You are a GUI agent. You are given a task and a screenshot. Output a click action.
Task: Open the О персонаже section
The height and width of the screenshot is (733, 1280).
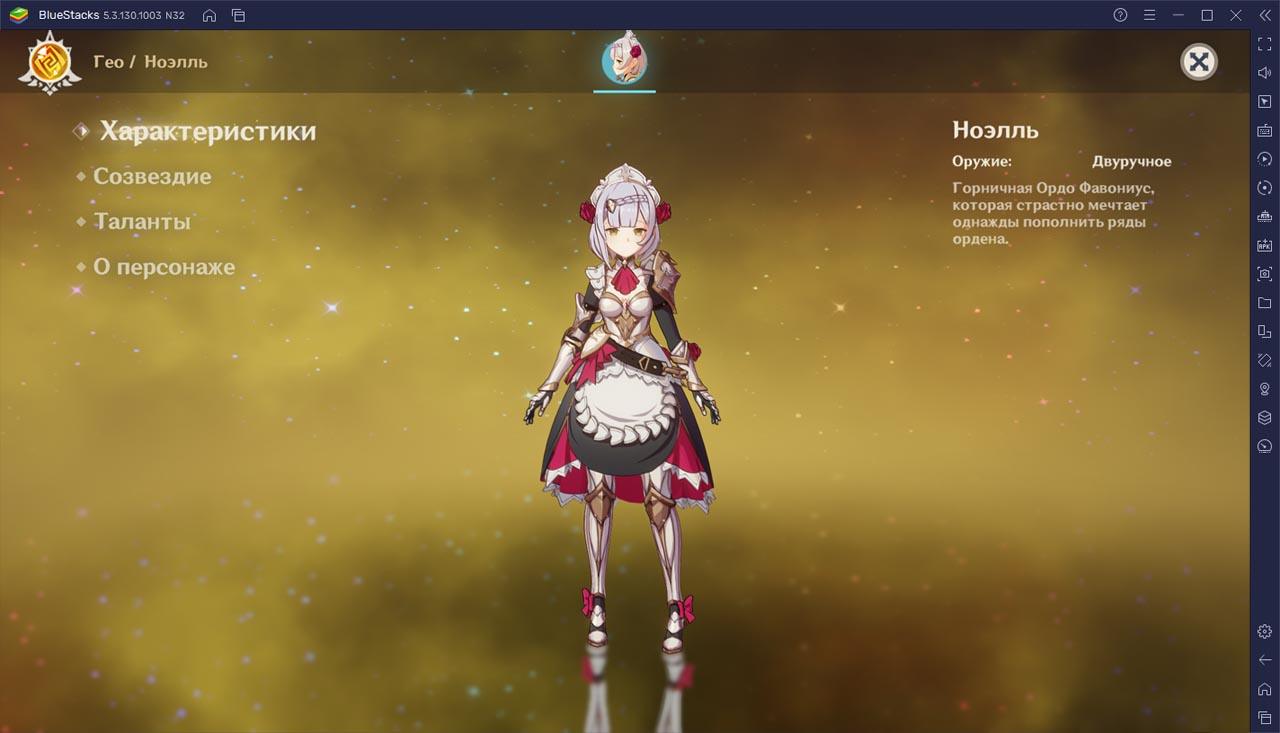pyautogui.click(x=164, y=267)
